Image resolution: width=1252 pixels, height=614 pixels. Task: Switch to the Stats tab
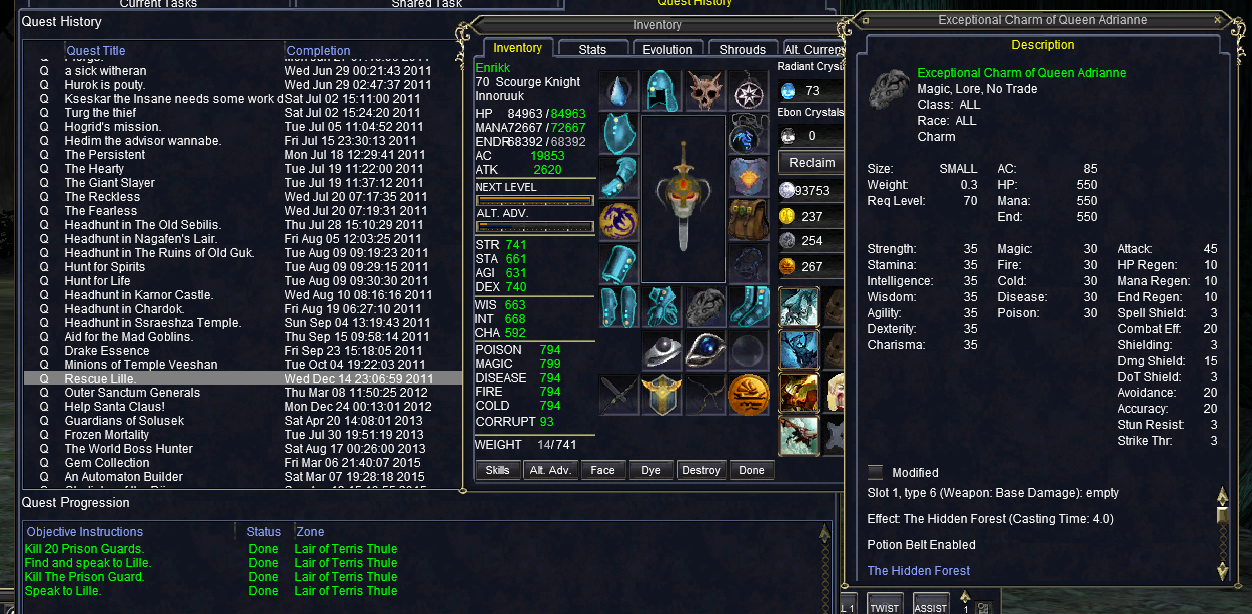tap(592, 49)
